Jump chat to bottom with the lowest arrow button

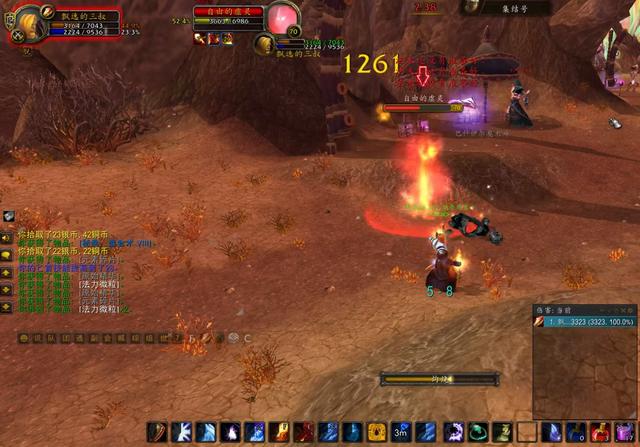(7, 307)
